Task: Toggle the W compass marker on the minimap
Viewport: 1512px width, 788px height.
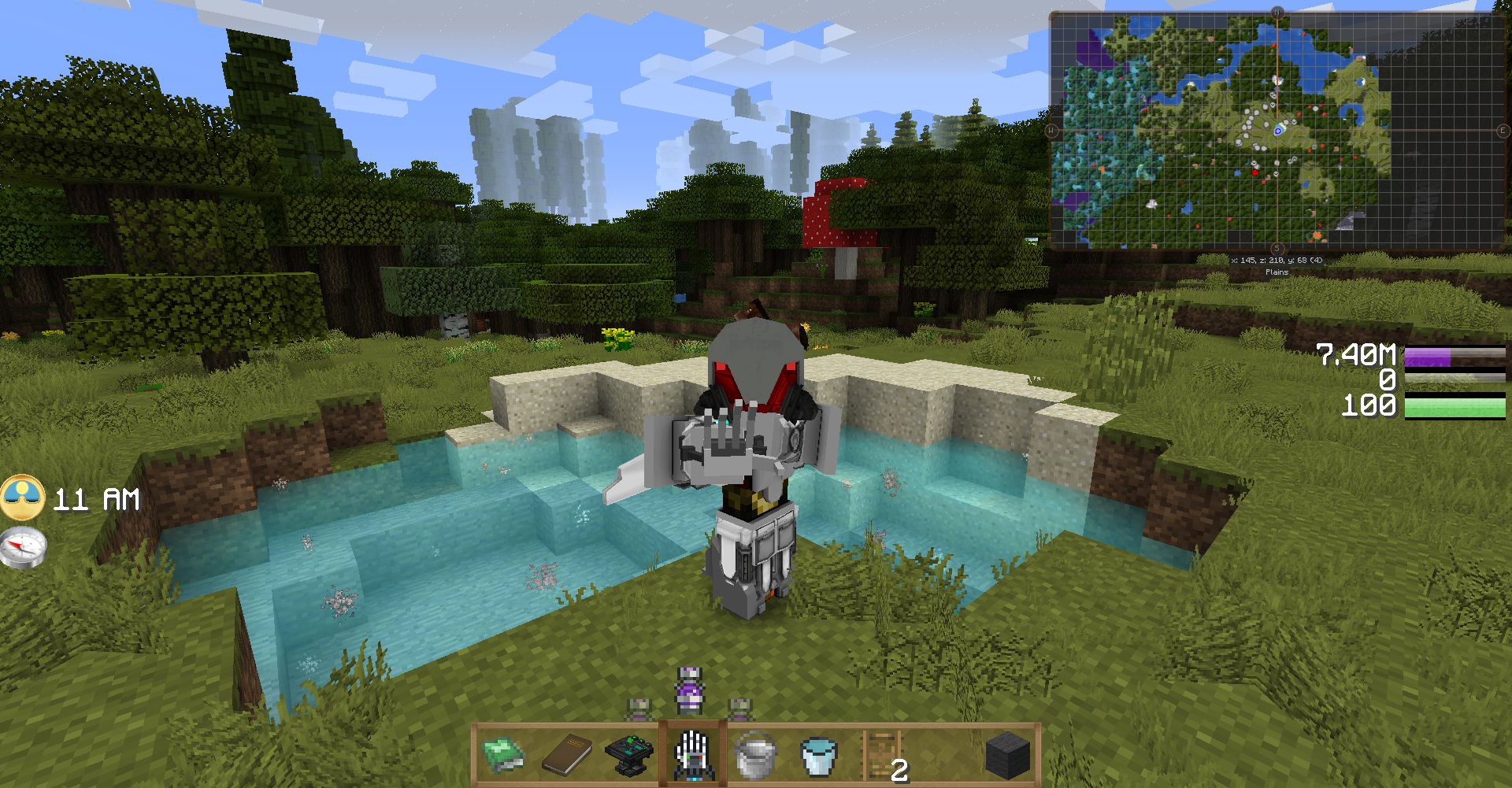Action: pyautogui.click(x=1051, y=132)
